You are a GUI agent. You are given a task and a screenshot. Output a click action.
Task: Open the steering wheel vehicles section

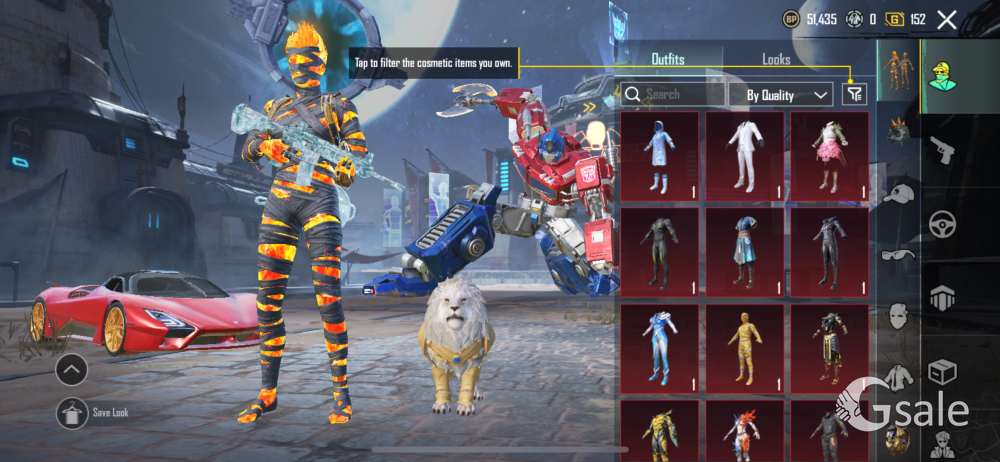(x=943, y=223)
